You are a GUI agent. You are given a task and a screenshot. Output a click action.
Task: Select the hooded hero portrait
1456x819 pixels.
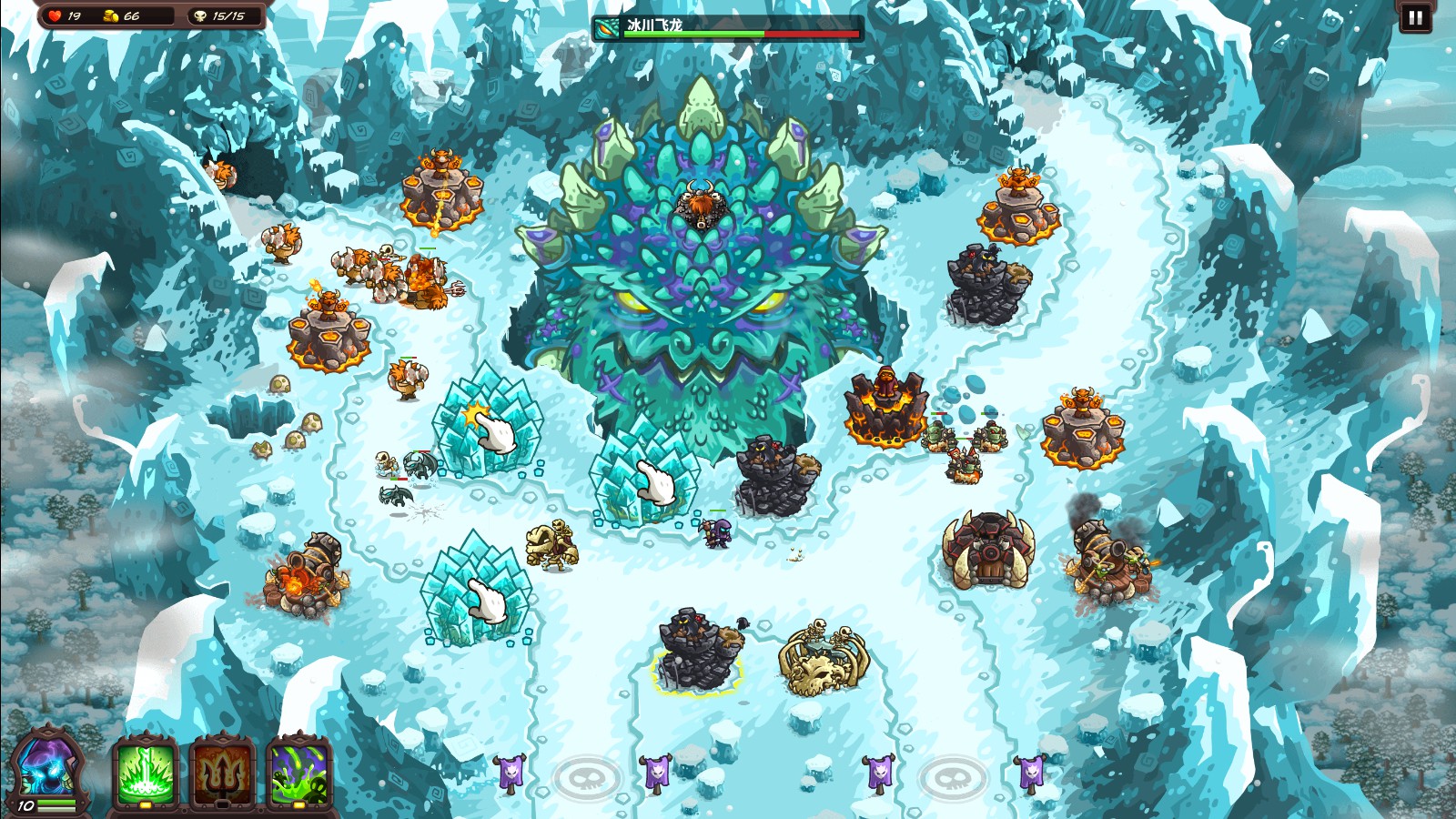pyautogui.click(x=45, y=769)
